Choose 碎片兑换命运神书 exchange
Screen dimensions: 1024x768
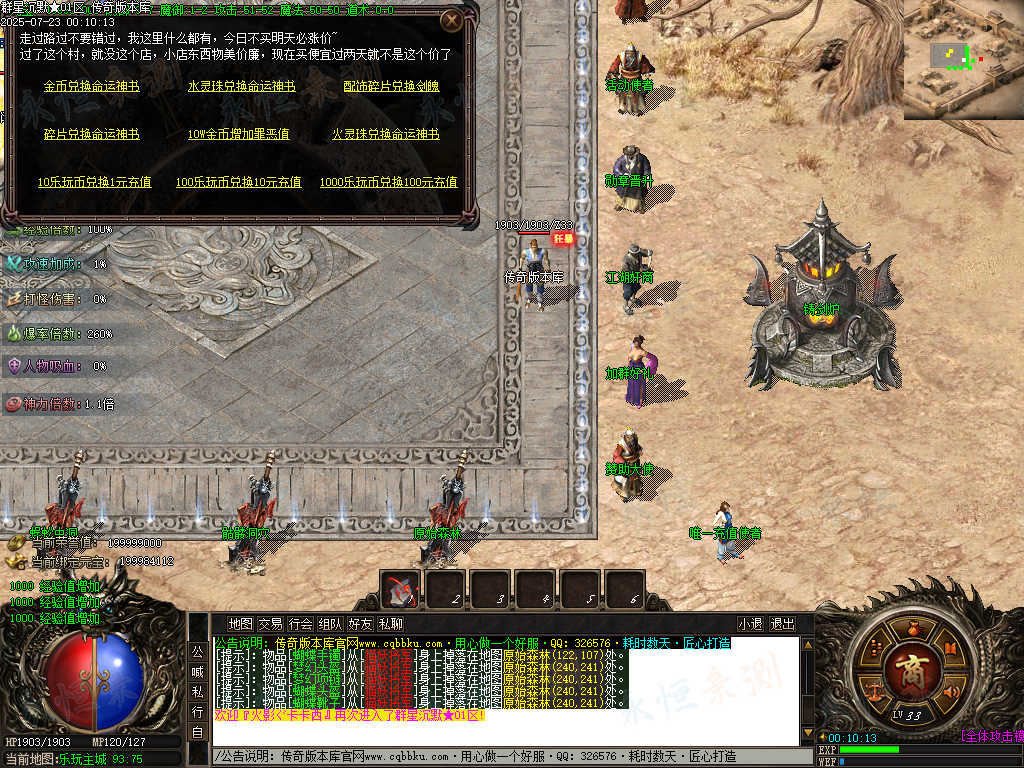91,134
